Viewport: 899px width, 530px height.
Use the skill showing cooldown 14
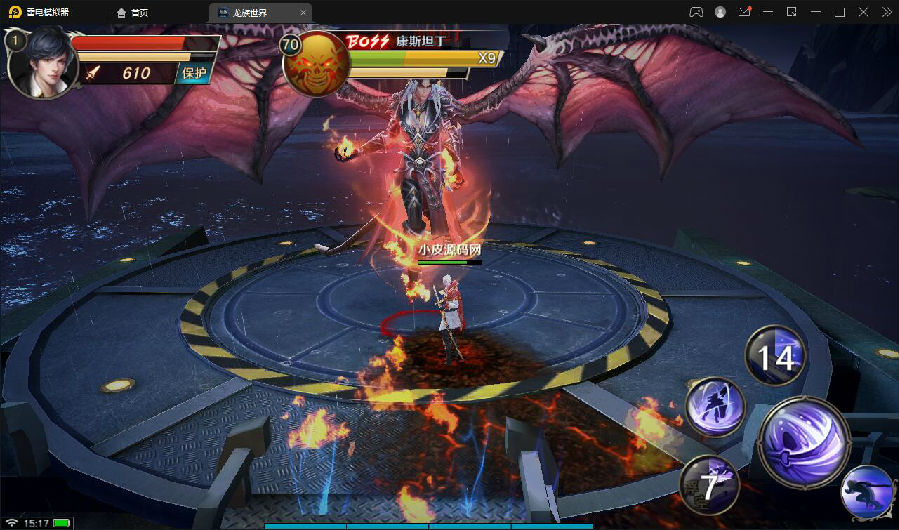(x=775, y=356)
